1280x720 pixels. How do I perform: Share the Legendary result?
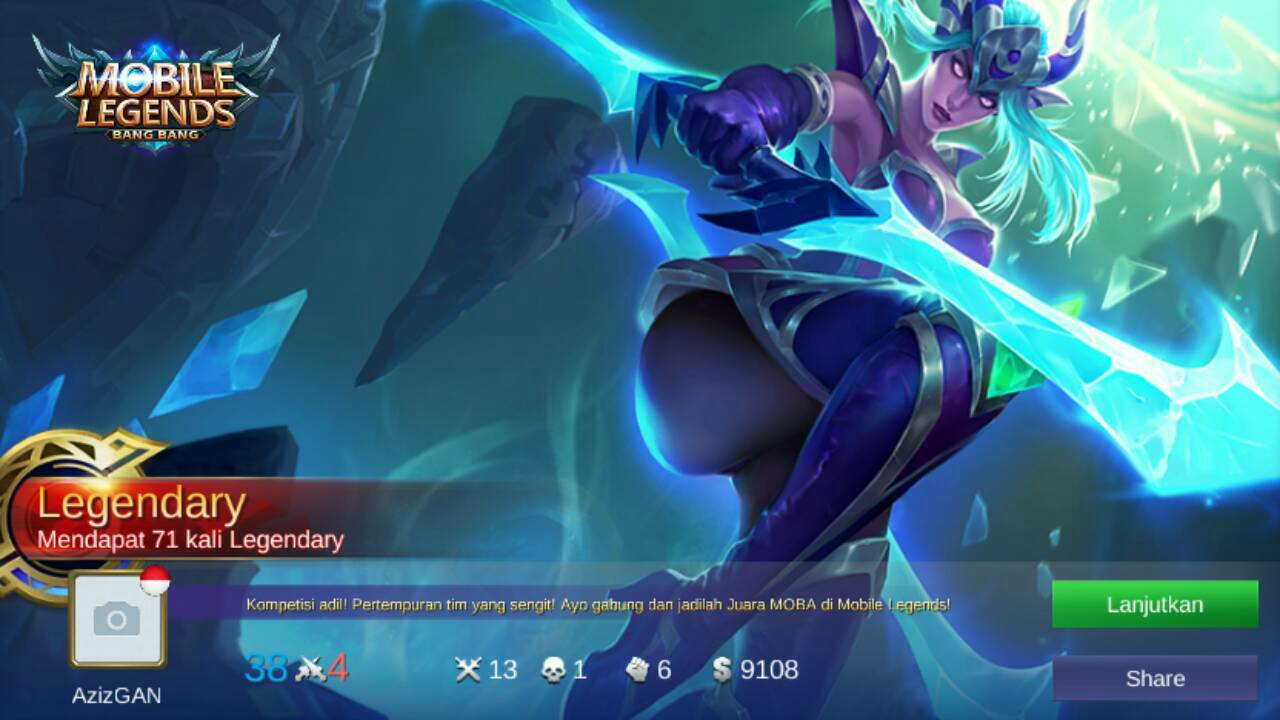coord(1154,678)
